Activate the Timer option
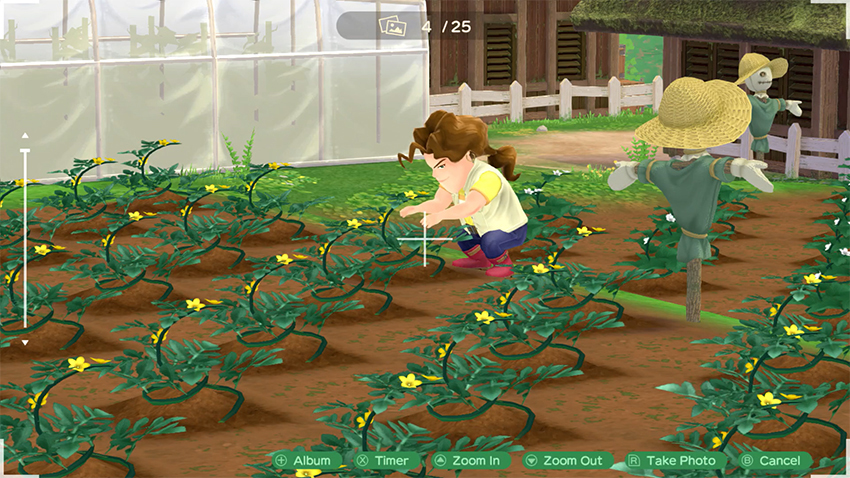This screenshot has height=478, width=850. click(x=383, y=461)
